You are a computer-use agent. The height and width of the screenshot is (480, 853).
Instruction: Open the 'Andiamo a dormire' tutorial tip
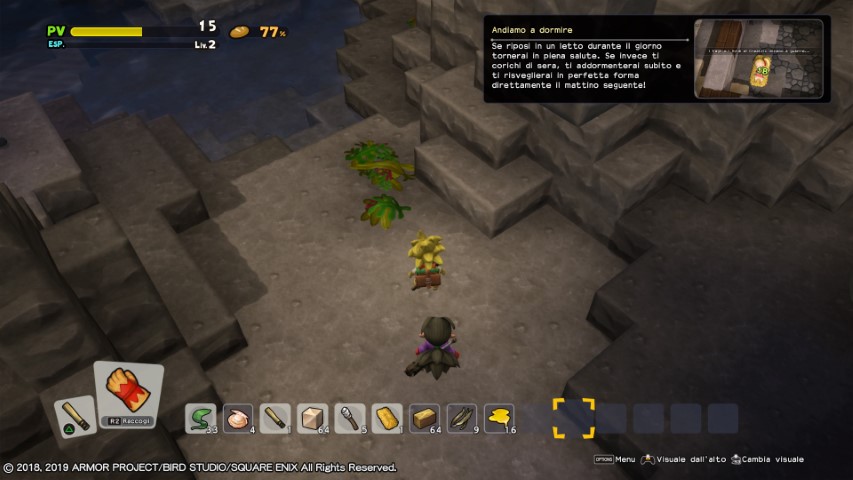click(x=588, y=60)
